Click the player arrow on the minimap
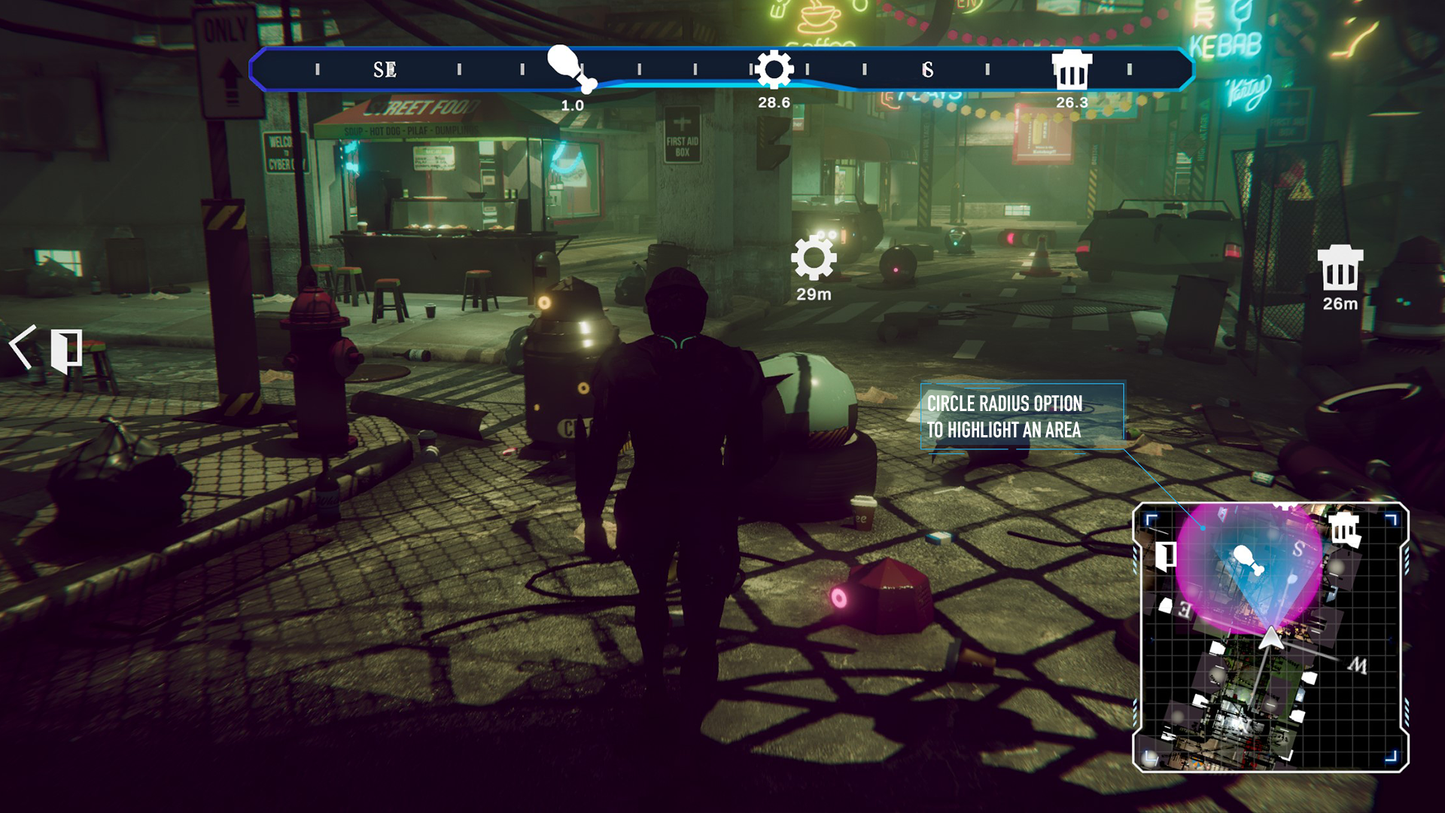 pos(1270,637)
